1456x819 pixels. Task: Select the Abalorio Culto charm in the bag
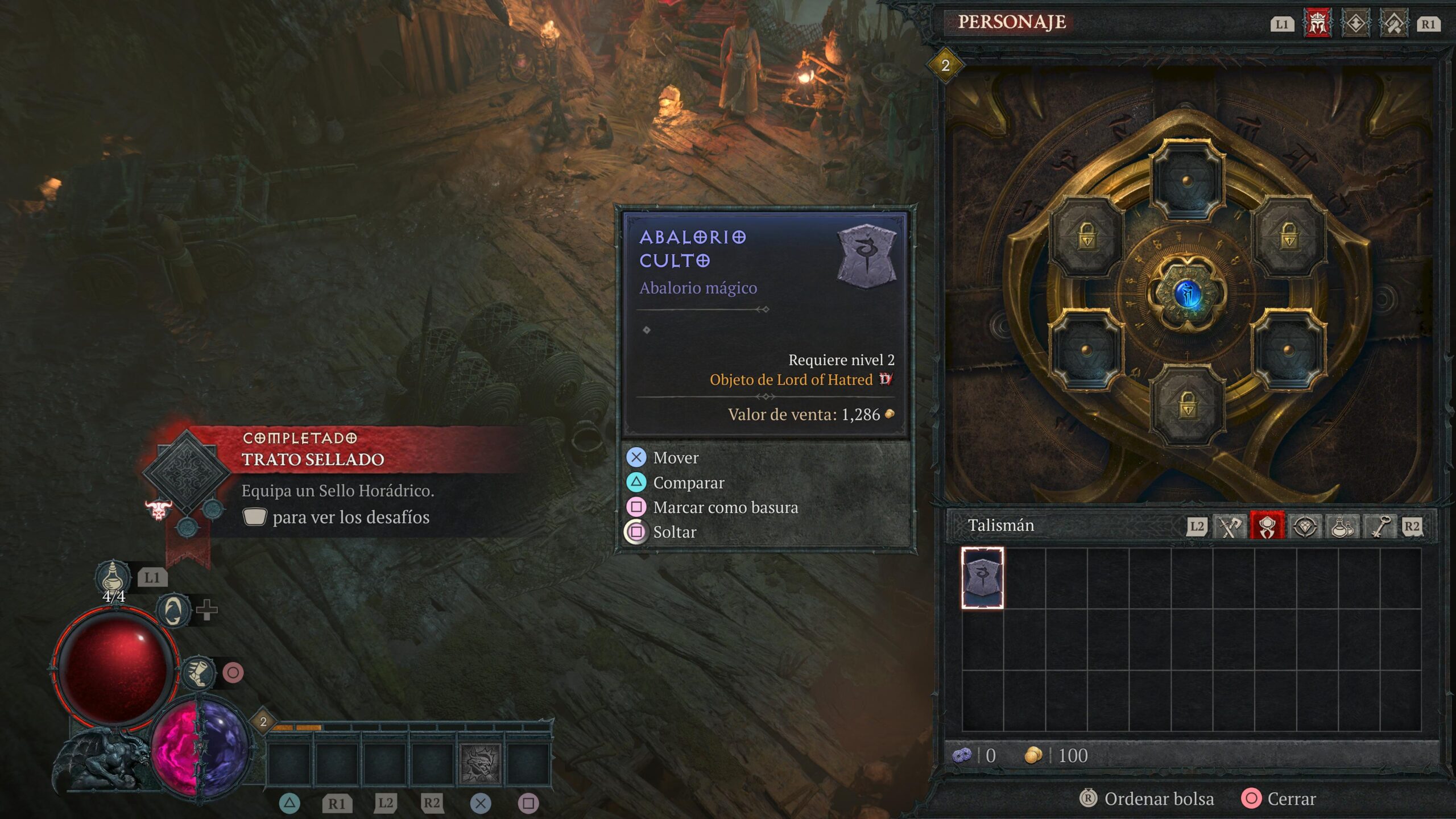982,578
